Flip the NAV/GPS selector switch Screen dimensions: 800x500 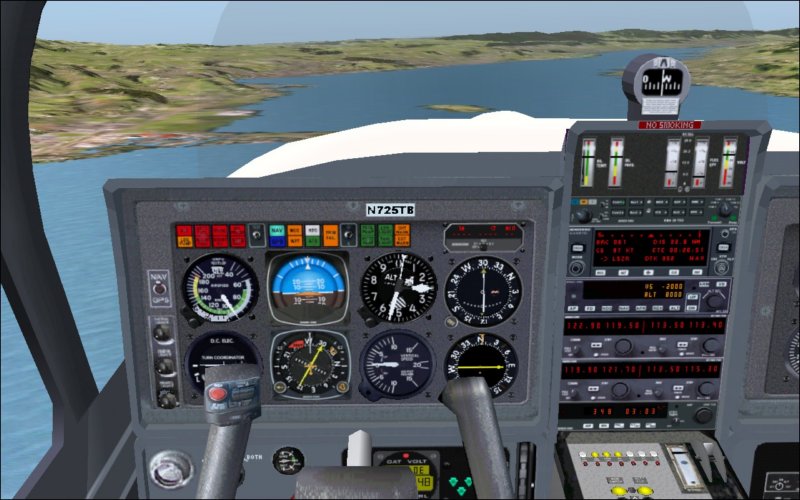158,288
